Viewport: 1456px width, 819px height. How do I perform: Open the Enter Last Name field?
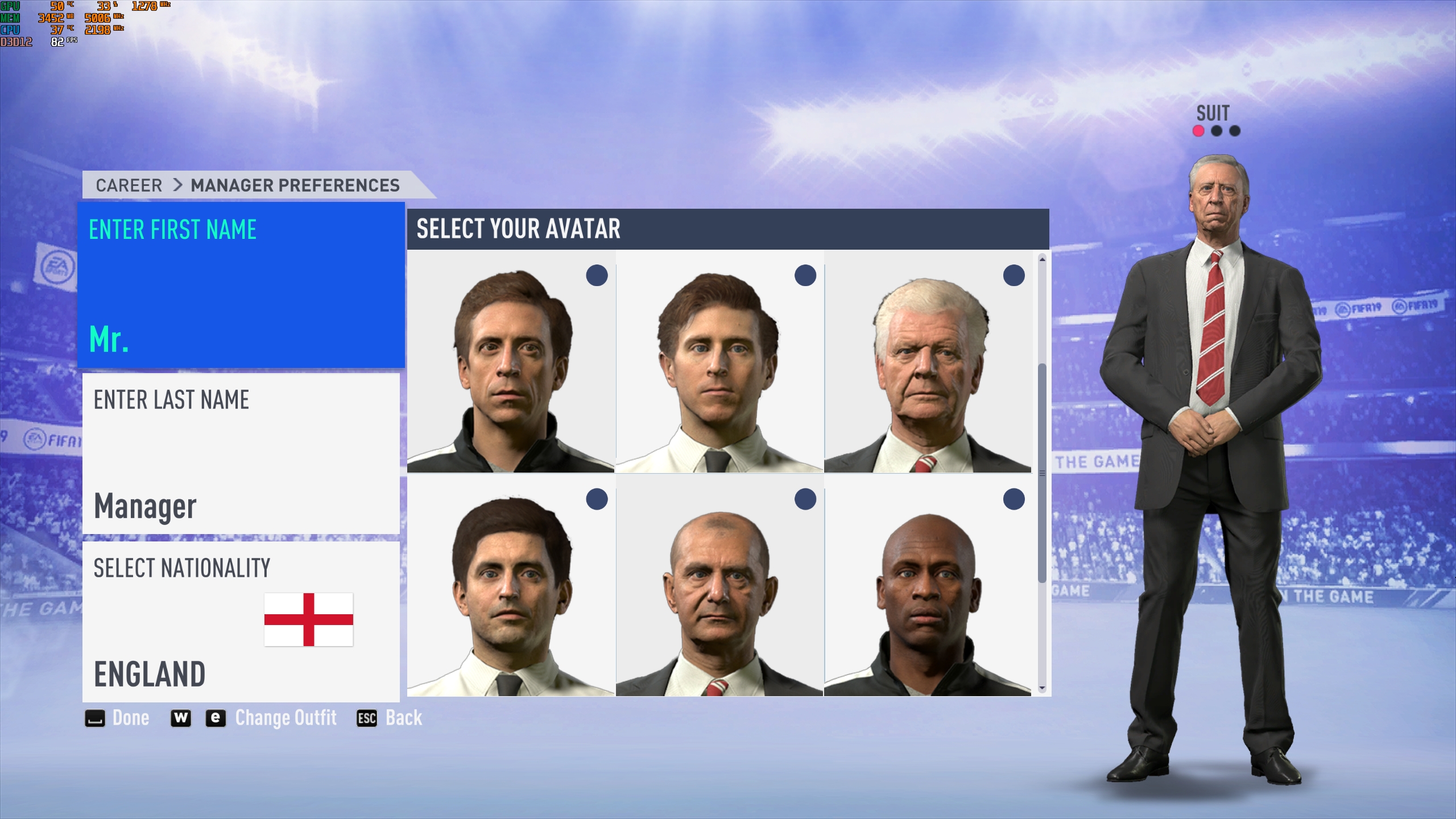[x=241, y=453]
